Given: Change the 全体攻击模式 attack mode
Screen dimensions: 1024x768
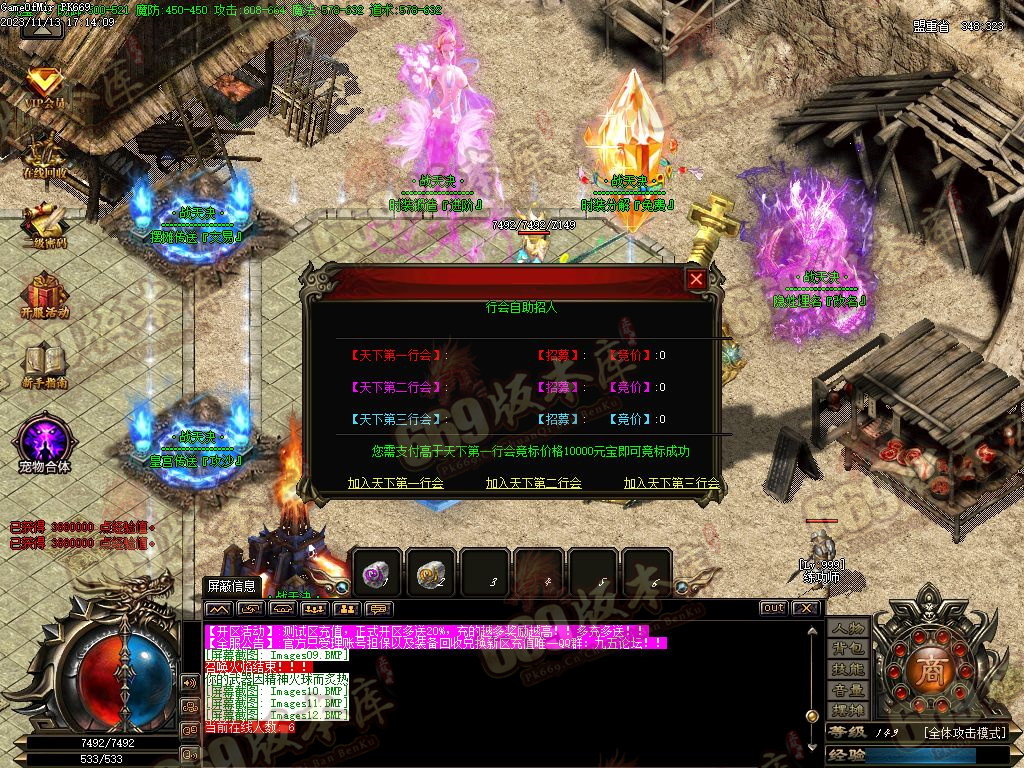Looking at the screenshot, I should pyautogui.click(x=963, y=733).
